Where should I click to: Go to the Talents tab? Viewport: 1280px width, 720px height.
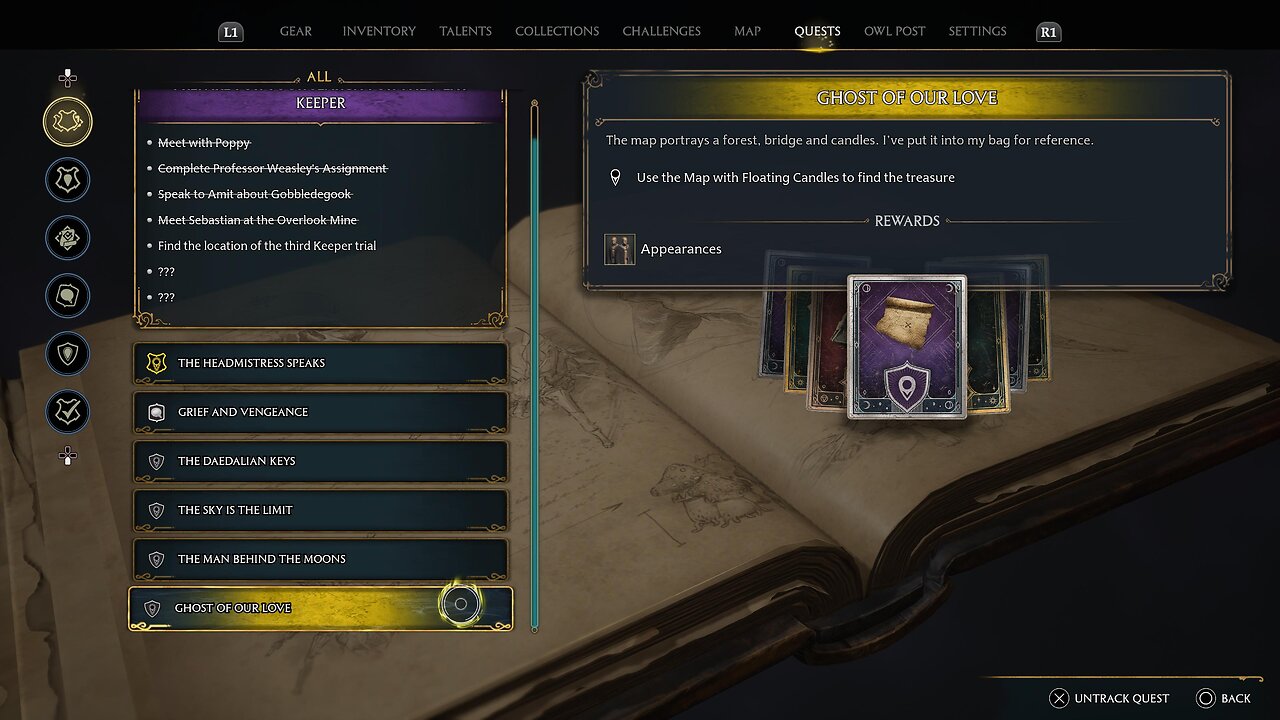[465, 31]
